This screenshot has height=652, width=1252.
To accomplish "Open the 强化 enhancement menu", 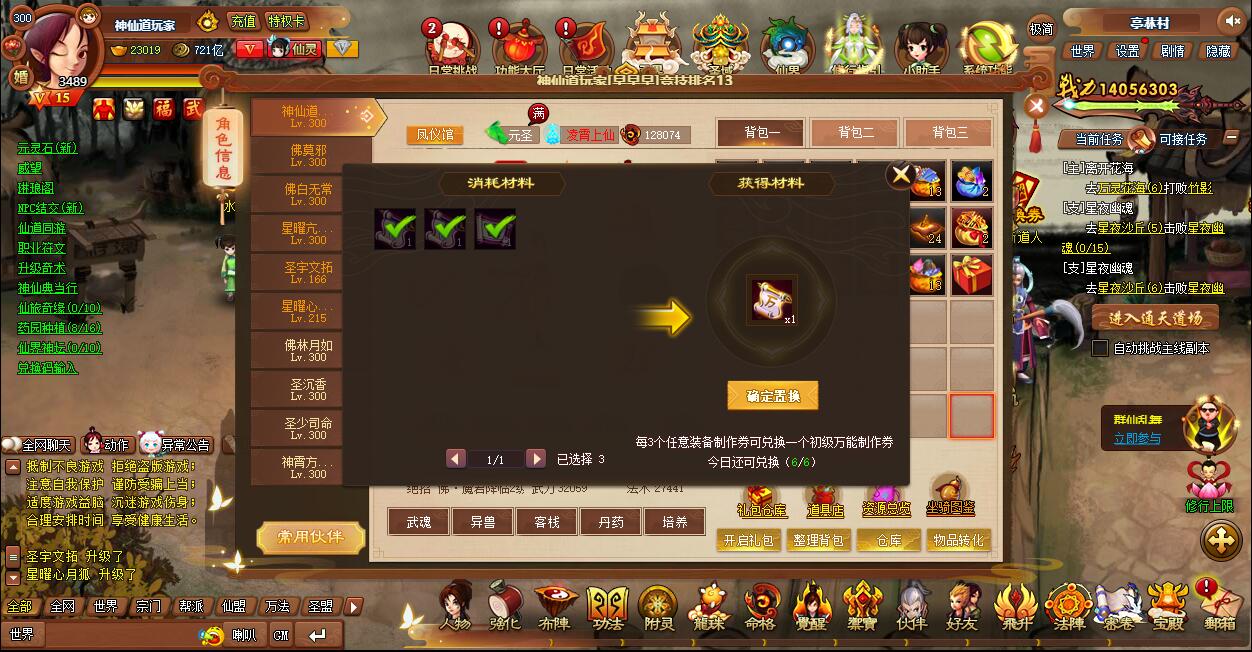I will click(505, 606).
